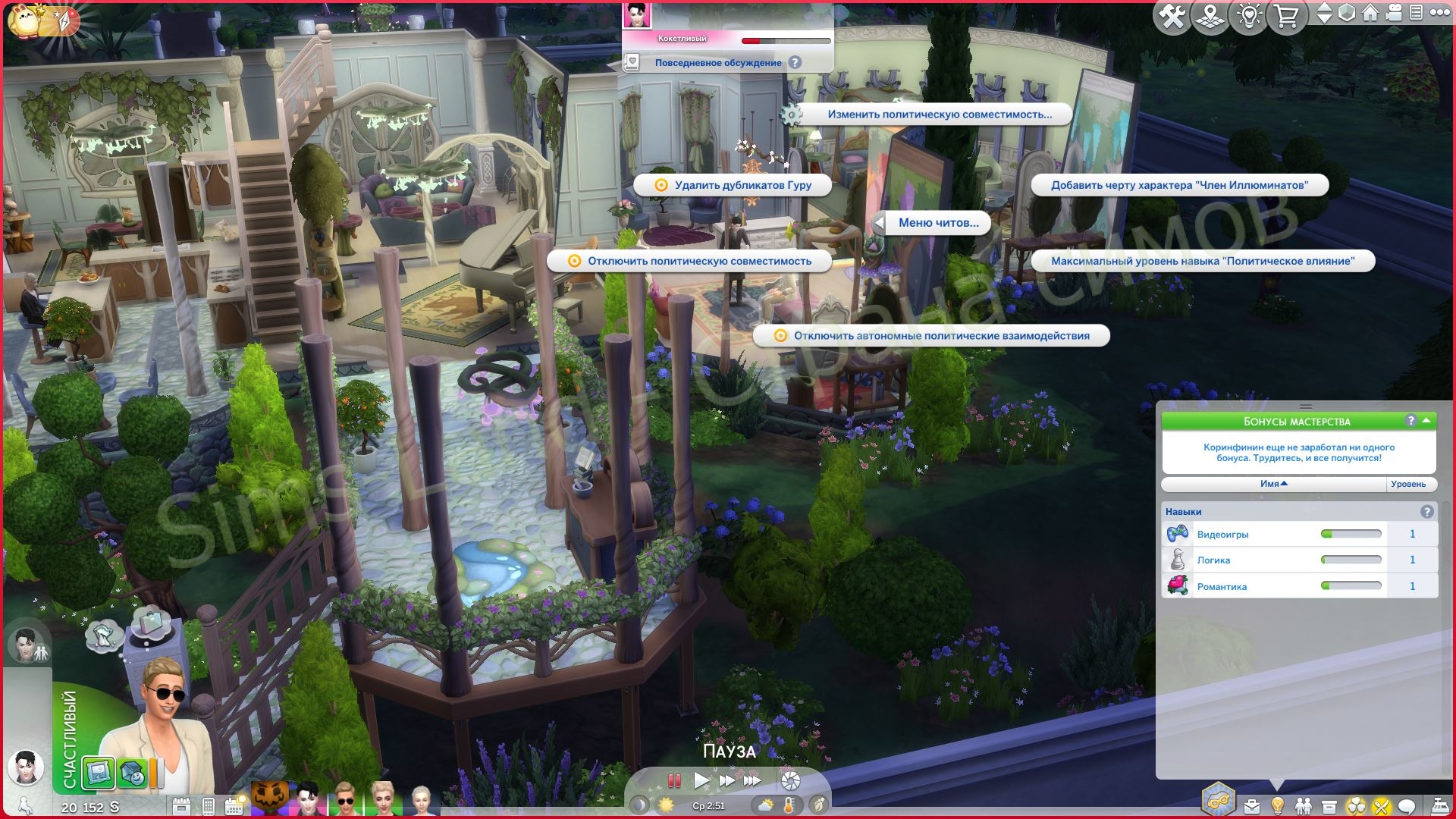
Task: Set the game to ultra speed
Action: pos(752,780)
